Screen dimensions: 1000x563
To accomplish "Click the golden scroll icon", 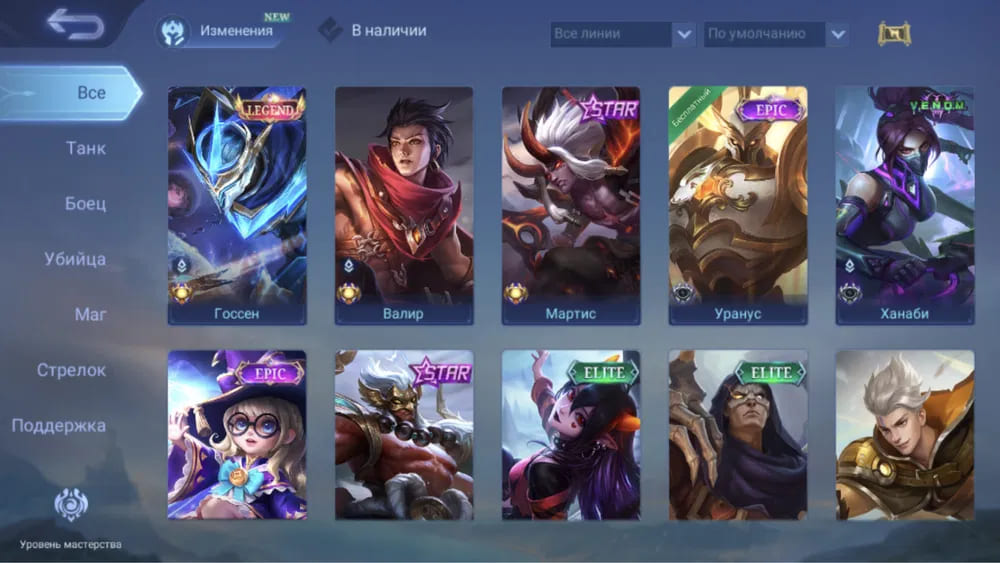I will coord(894,34).
